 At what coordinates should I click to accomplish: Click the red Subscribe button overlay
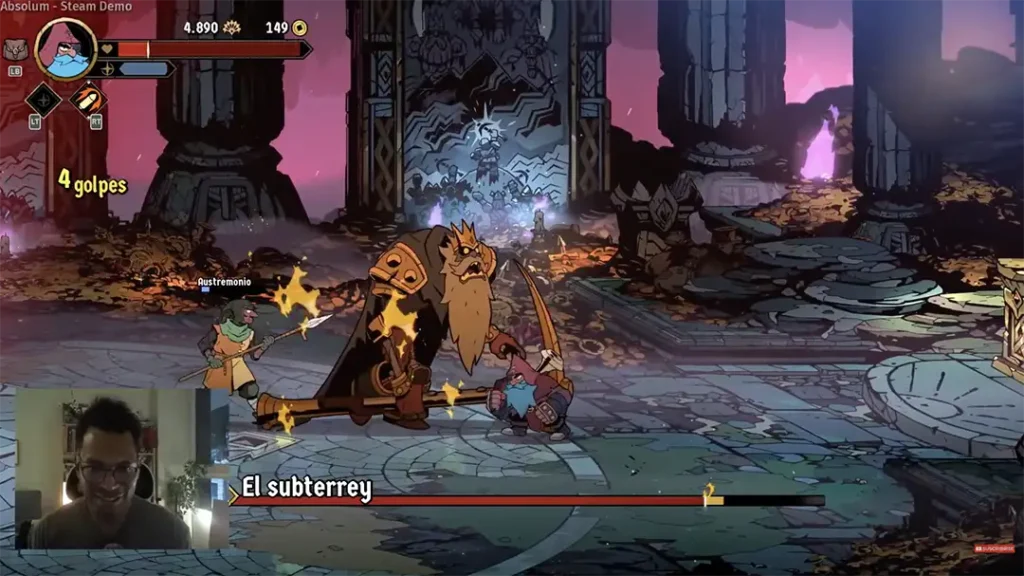tap(994, 549)
